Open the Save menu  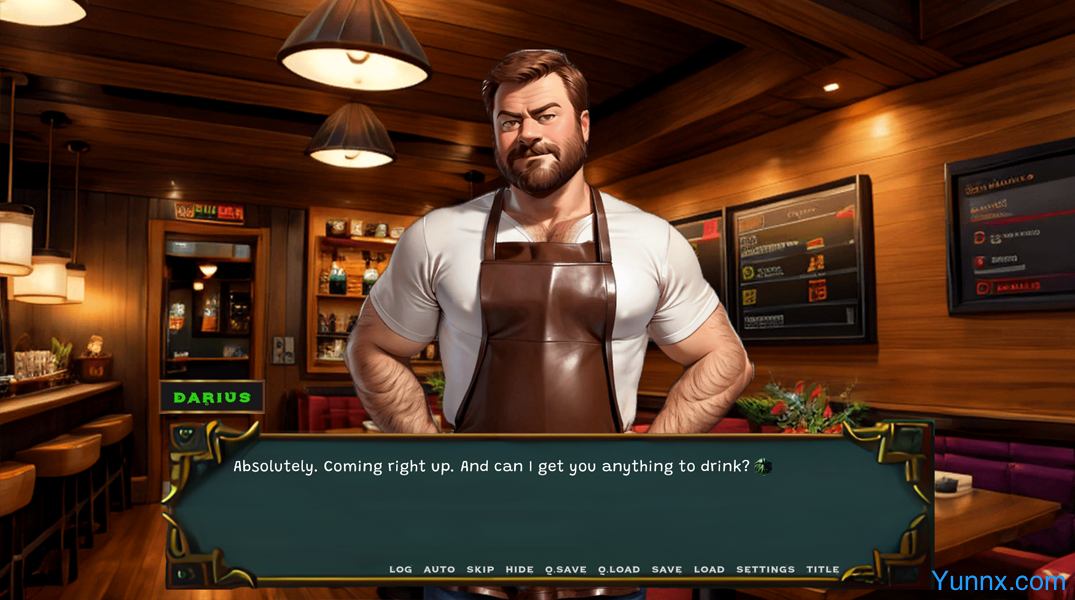(667, 570)
